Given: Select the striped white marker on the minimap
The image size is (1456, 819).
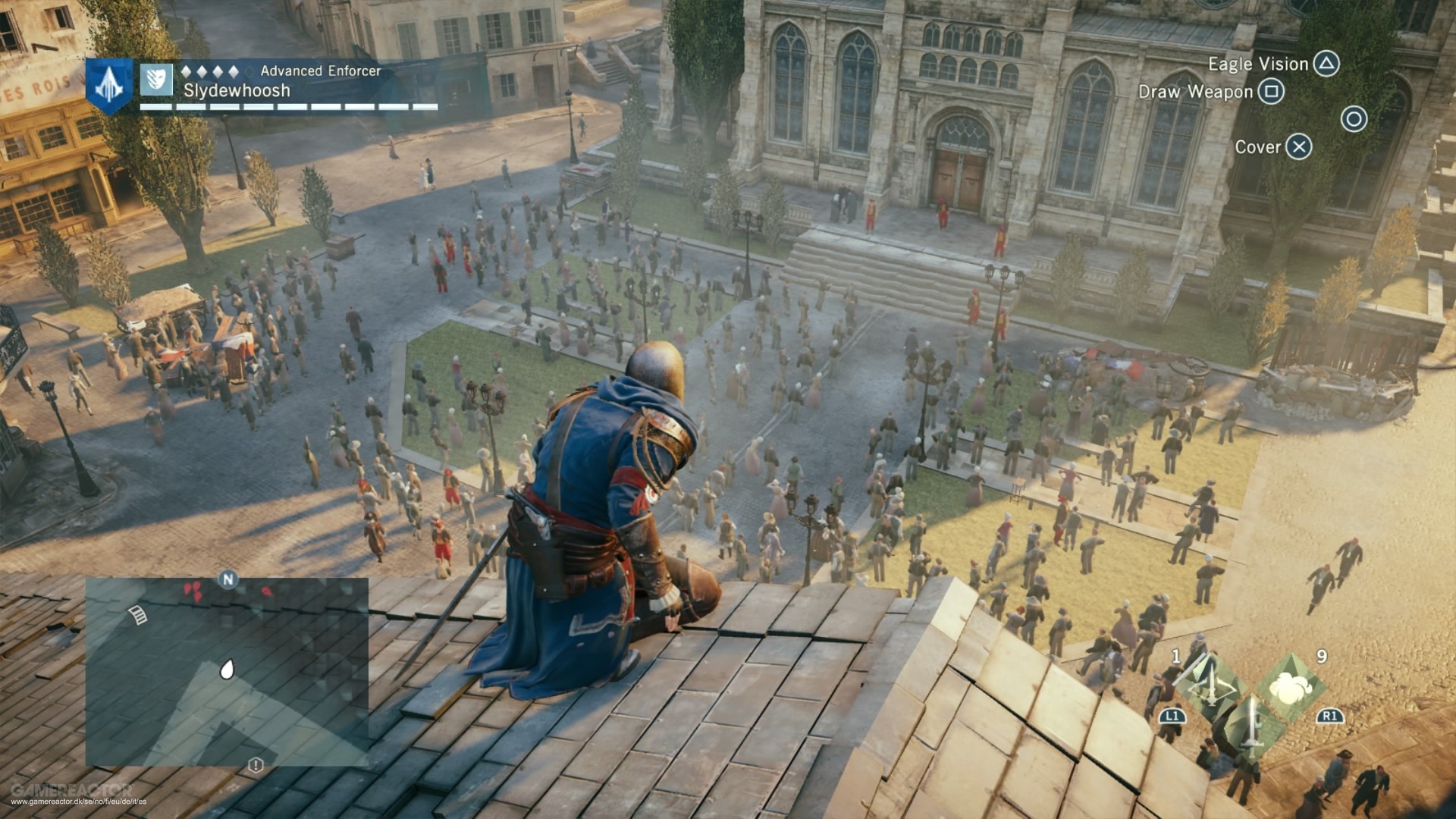Looking at the screenshot, I should click(139, 615).
